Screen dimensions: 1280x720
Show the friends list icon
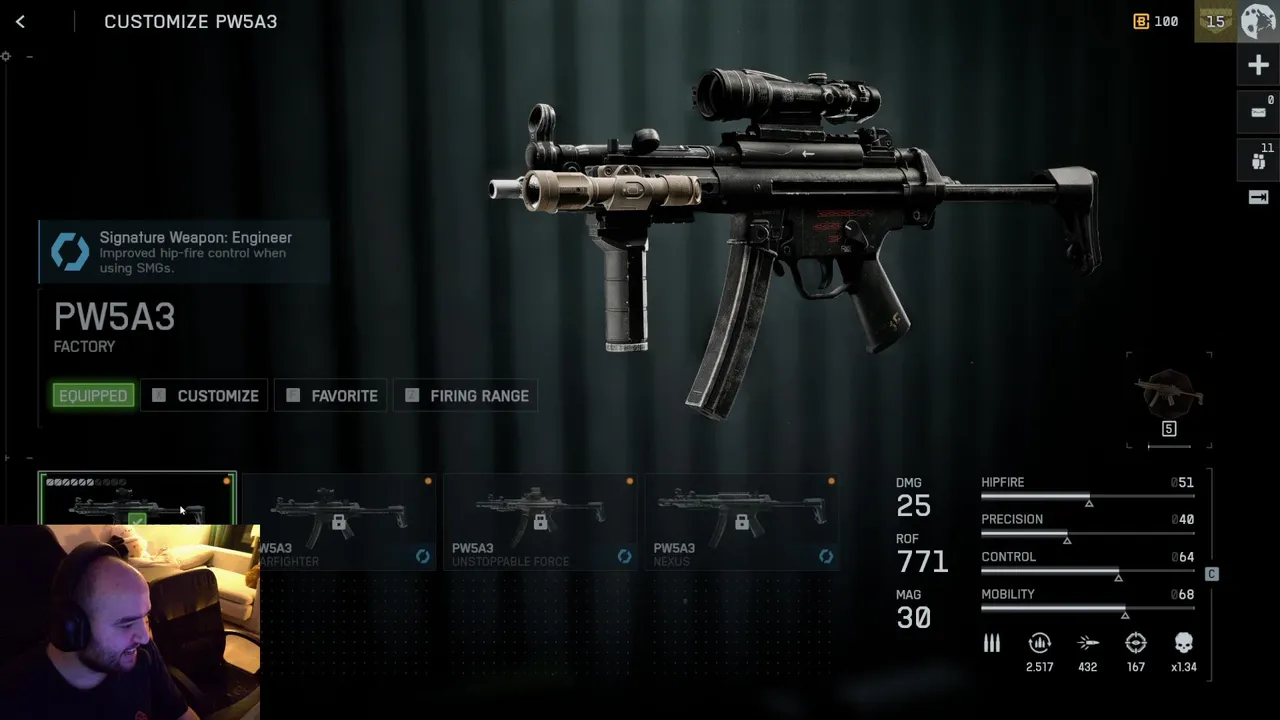[1259, 158]
